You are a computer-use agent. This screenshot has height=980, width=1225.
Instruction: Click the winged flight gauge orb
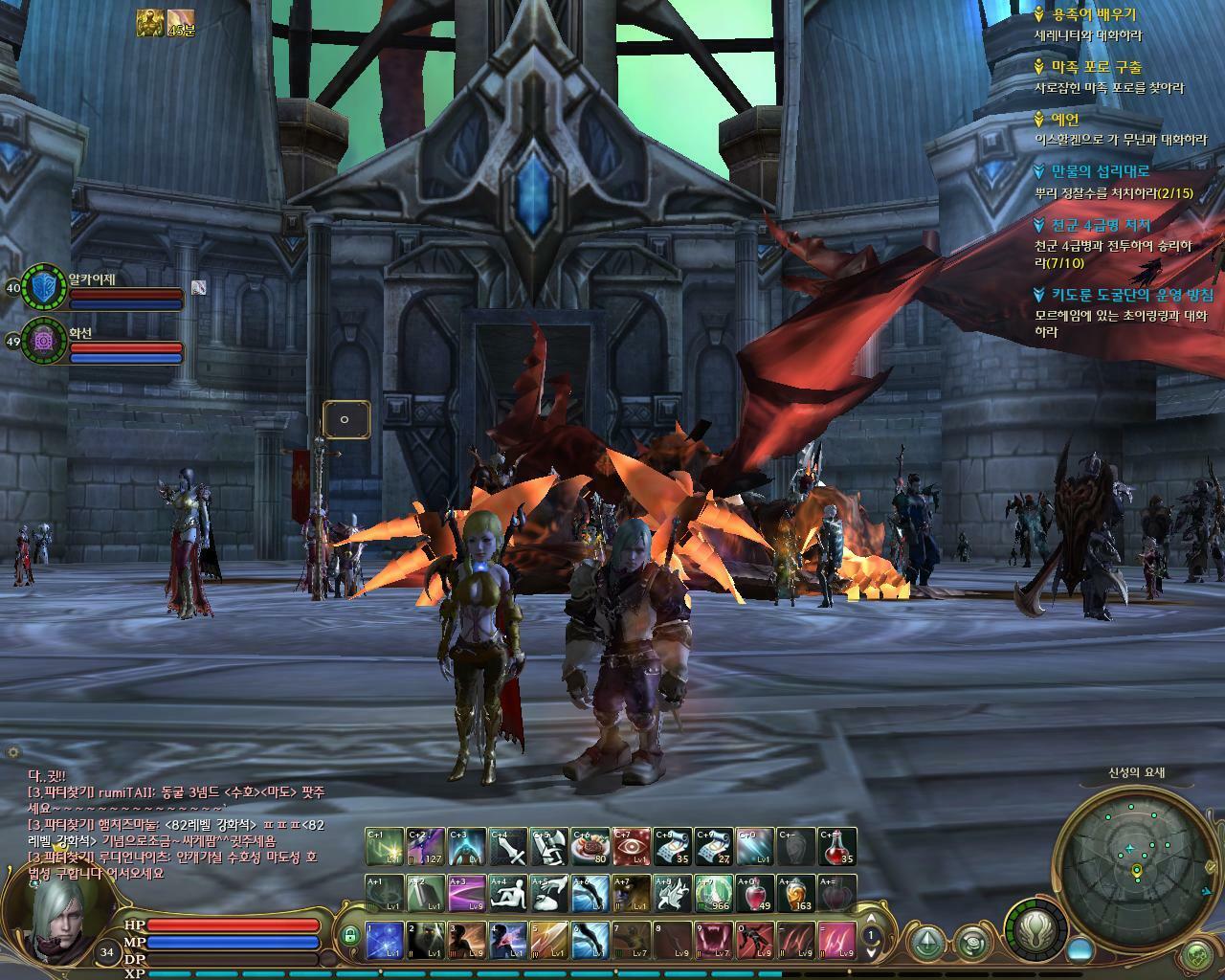tap(1035, 926)
